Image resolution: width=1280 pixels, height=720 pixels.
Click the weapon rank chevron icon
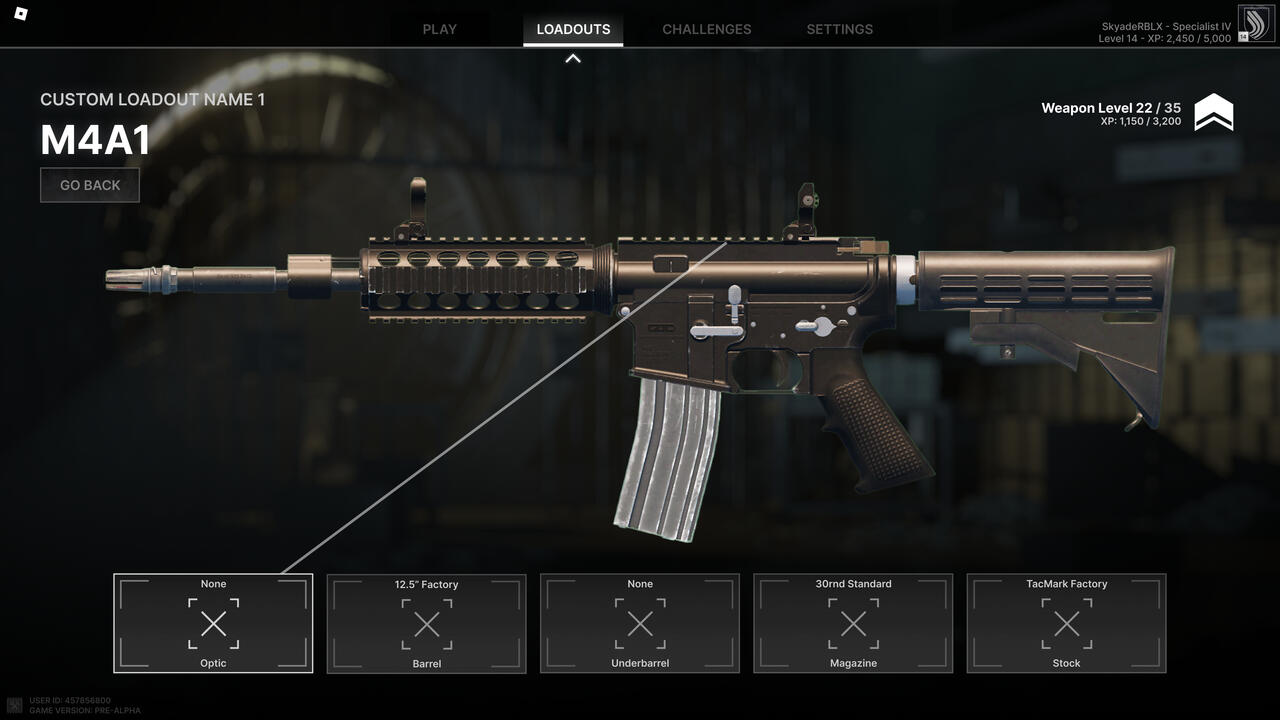1214,113
